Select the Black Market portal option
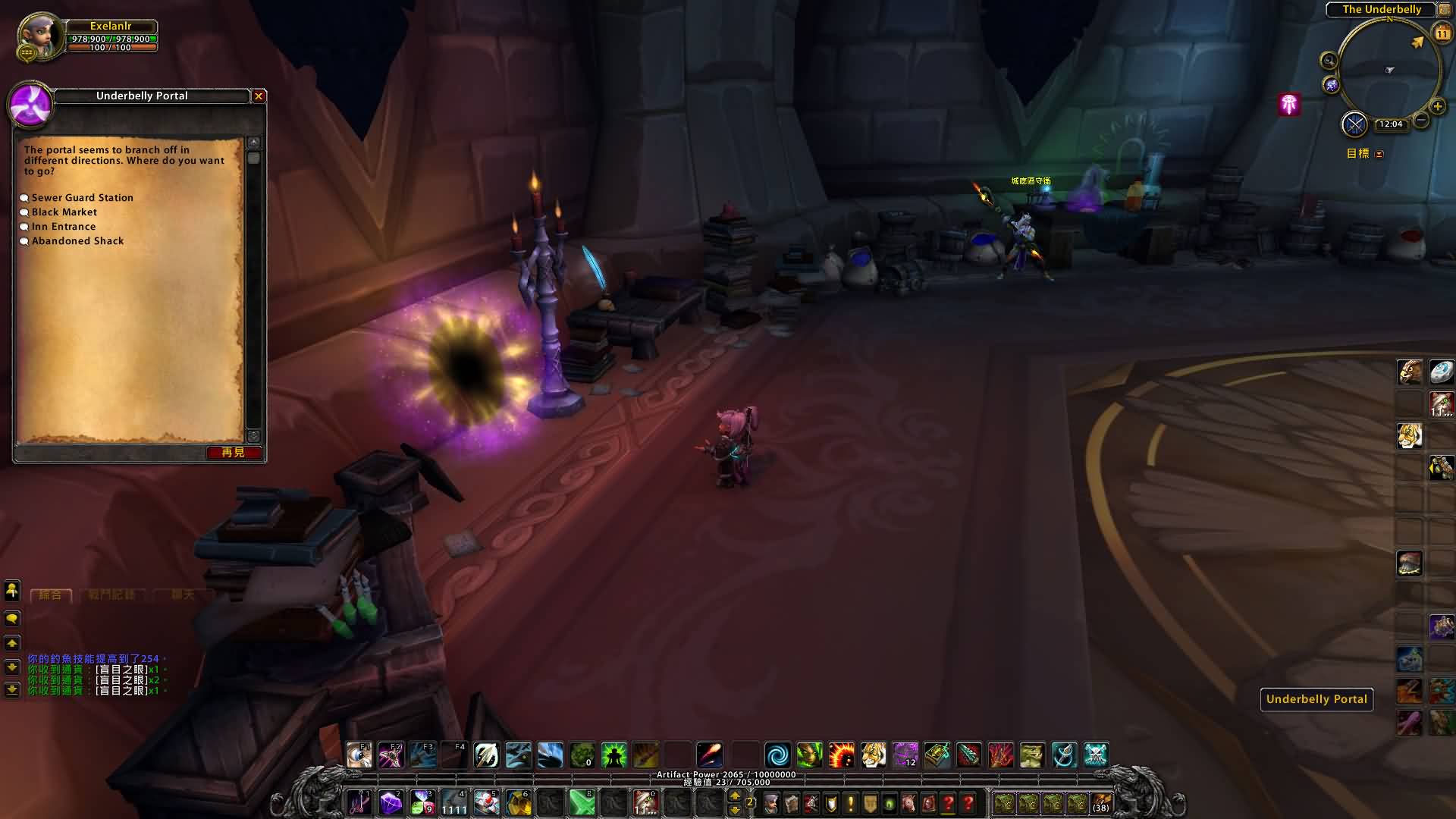The width and height of the screenshot is (1456, 819). [x=64, y=212]
